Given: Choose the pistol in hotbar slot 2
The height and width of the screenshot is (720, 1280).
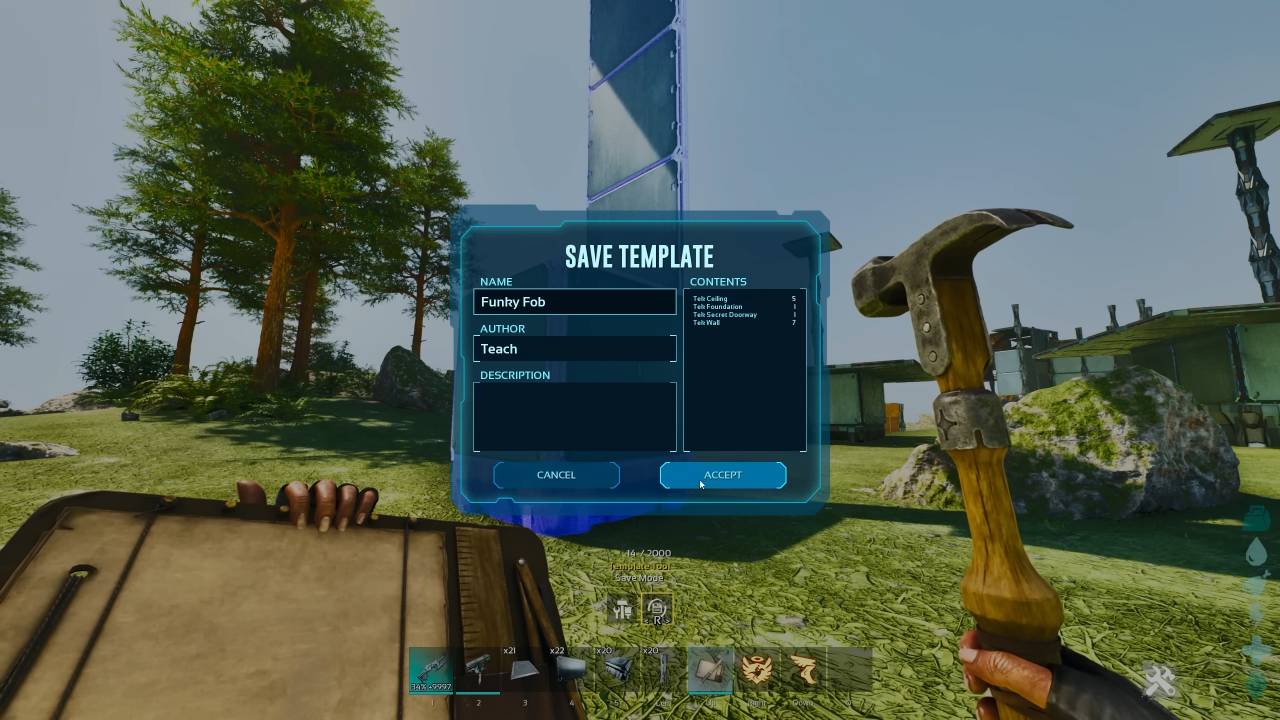Looking at the screenshot, I should point(478,669).
